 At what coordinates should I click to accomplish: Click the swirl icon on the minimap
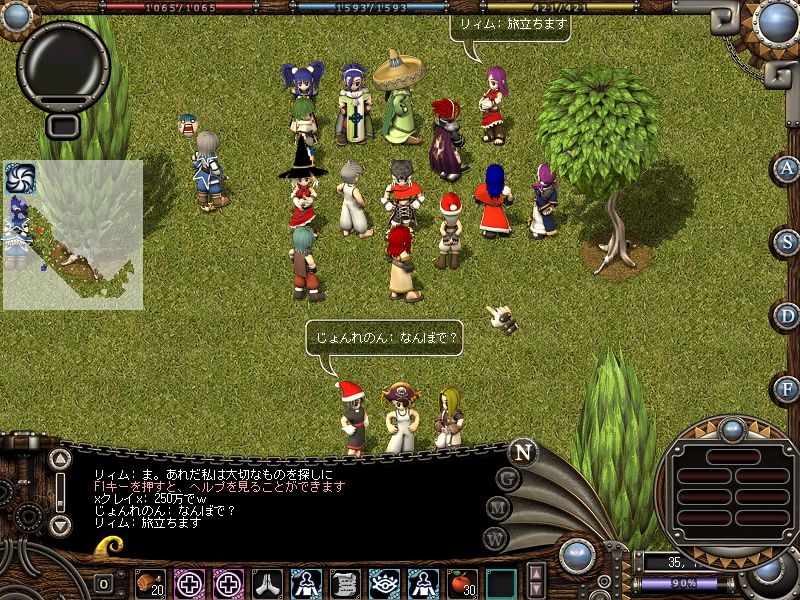(x=20, y=178)
